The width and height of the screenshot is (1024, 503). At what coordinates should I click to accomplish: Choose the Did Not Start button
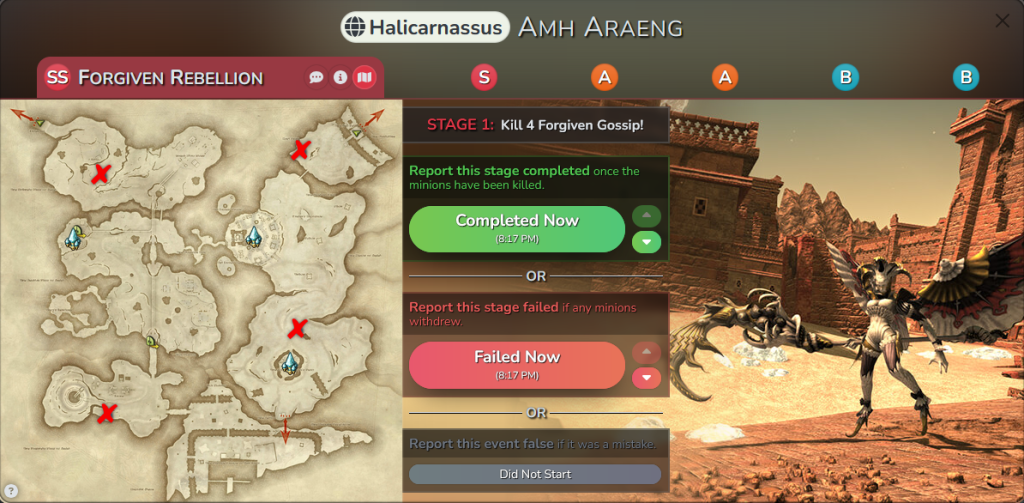tap(535, 474)
